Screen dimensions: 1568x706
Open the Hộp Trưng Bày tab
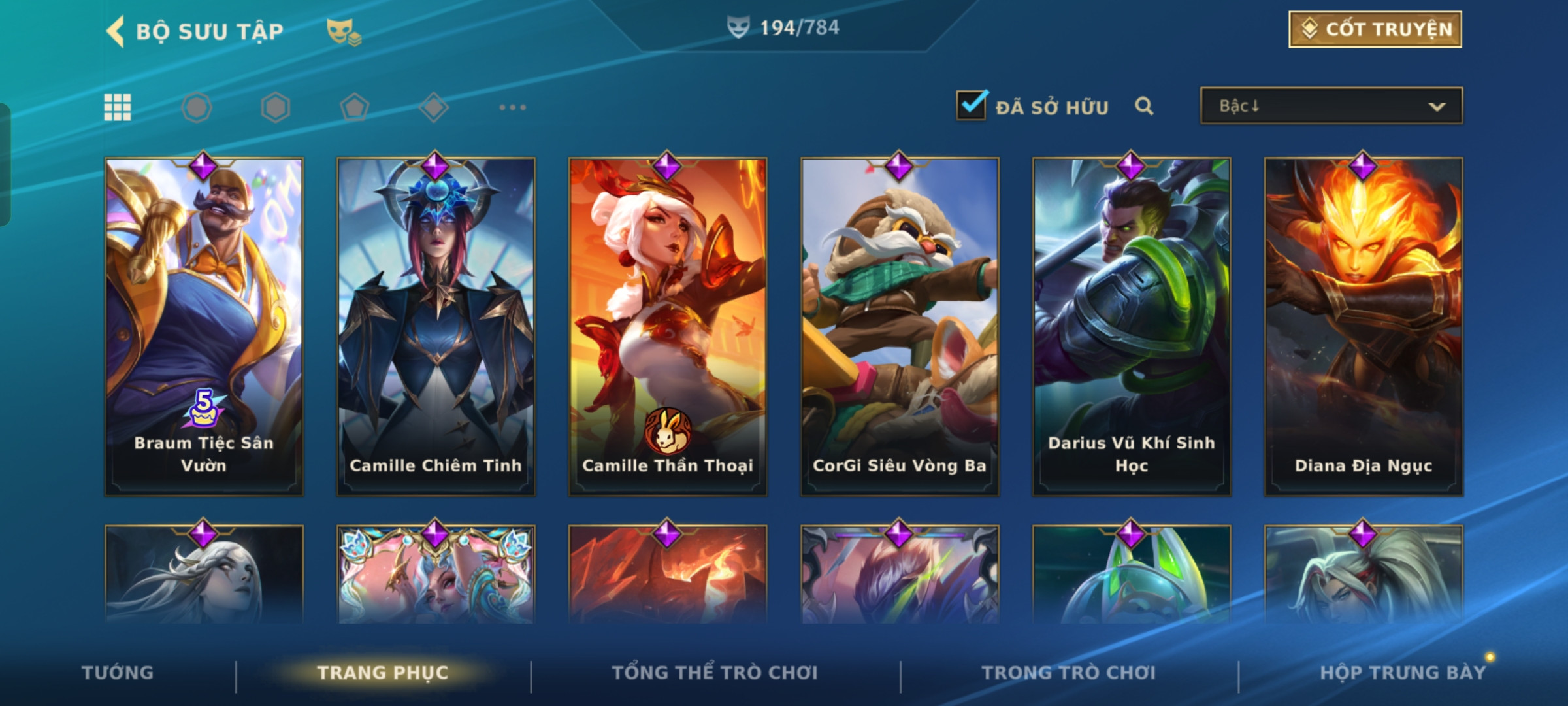point(1403,673)
